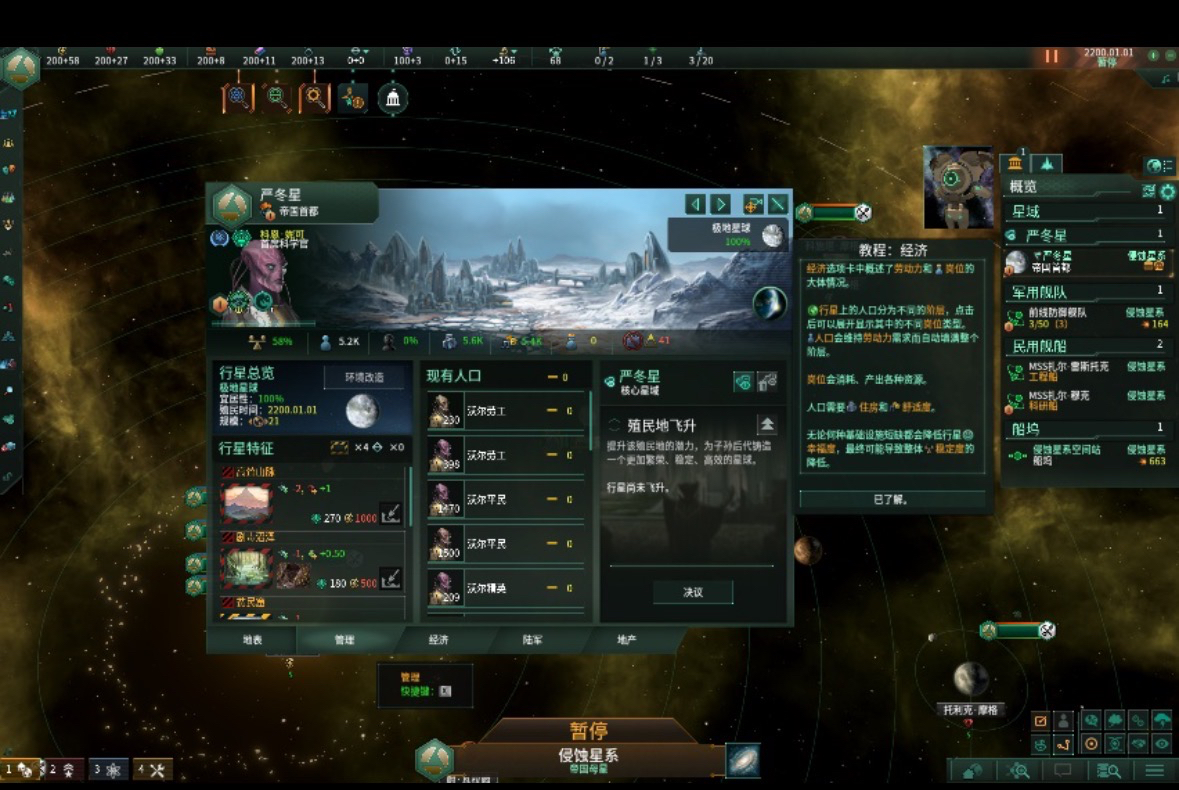Click the empire emblem in top-left corner
This screenshot has height=790, width=1179.
pyautogui.click(x=21, y=67)
